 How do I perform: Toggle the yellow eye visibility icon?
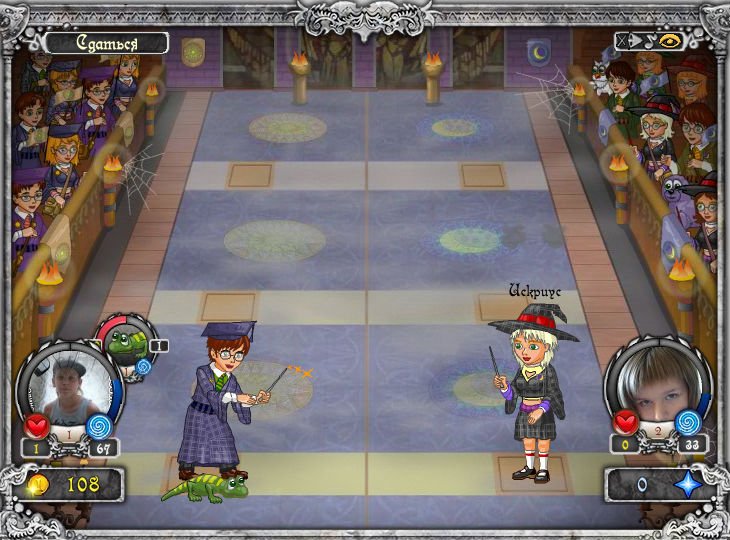(x=668, y=42)
